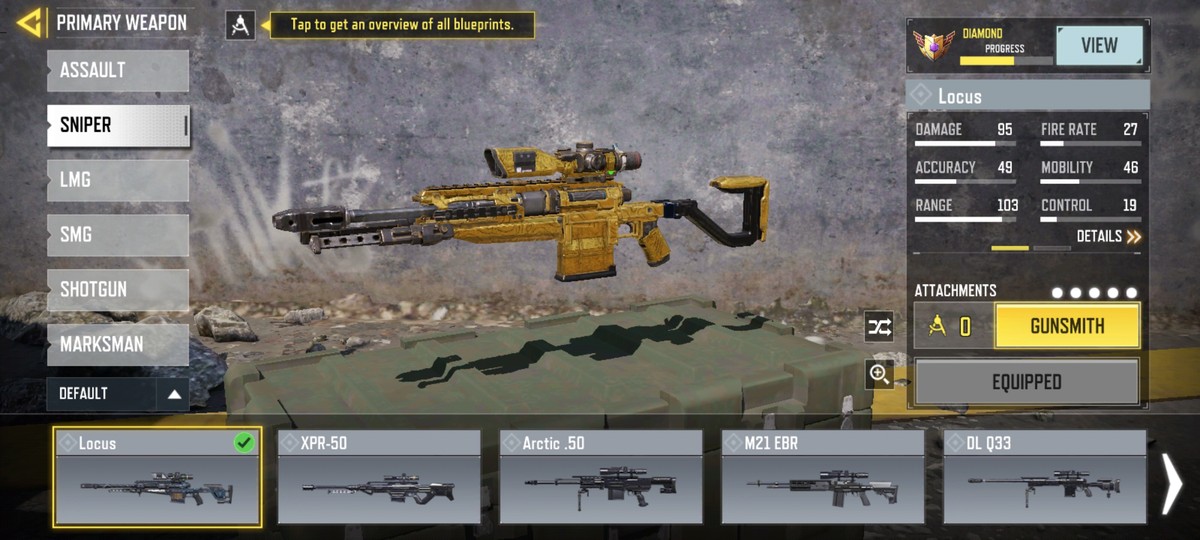Pick the Arctic .50 sniper card
The width and height of the screenshot is (1200, 540).
click(x=601, y=478)
